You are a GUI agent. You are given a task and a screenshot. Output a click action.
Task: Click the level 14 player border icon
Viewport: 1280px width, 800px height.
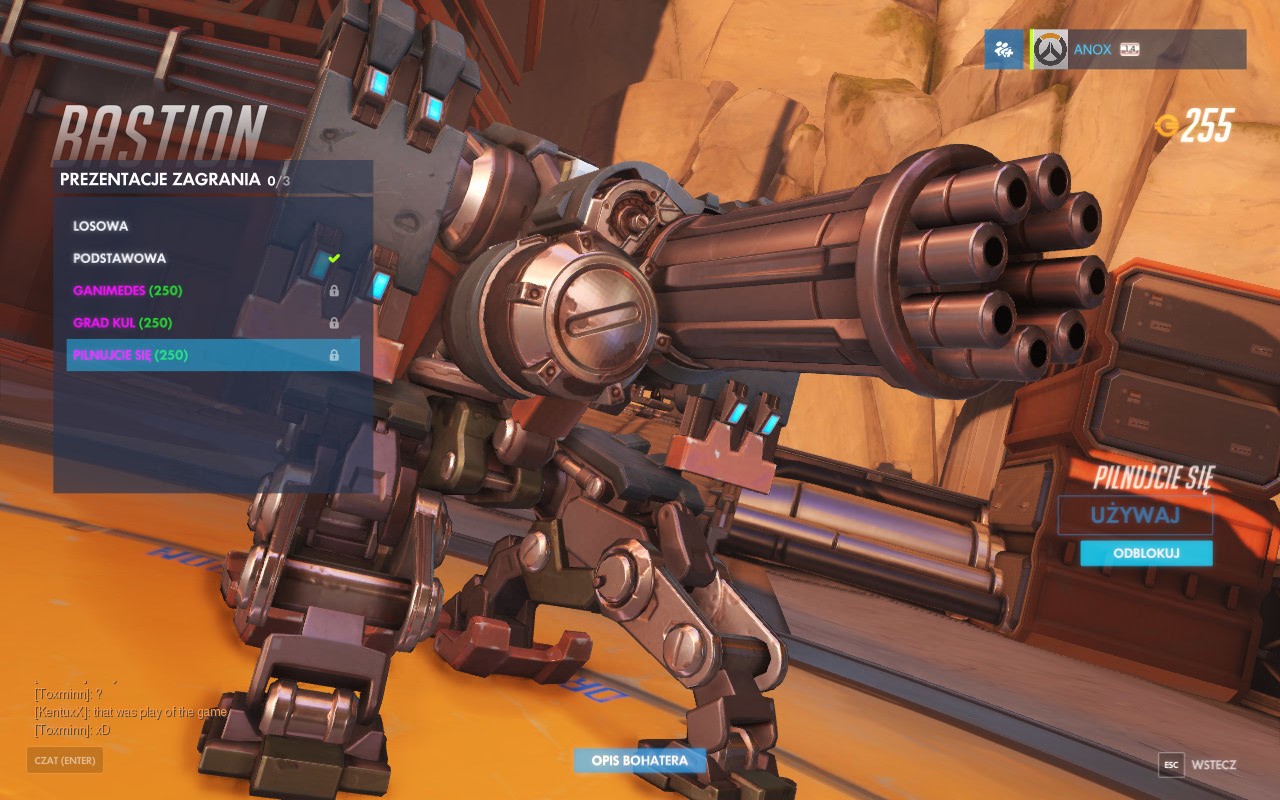(x=1129, y=48)
